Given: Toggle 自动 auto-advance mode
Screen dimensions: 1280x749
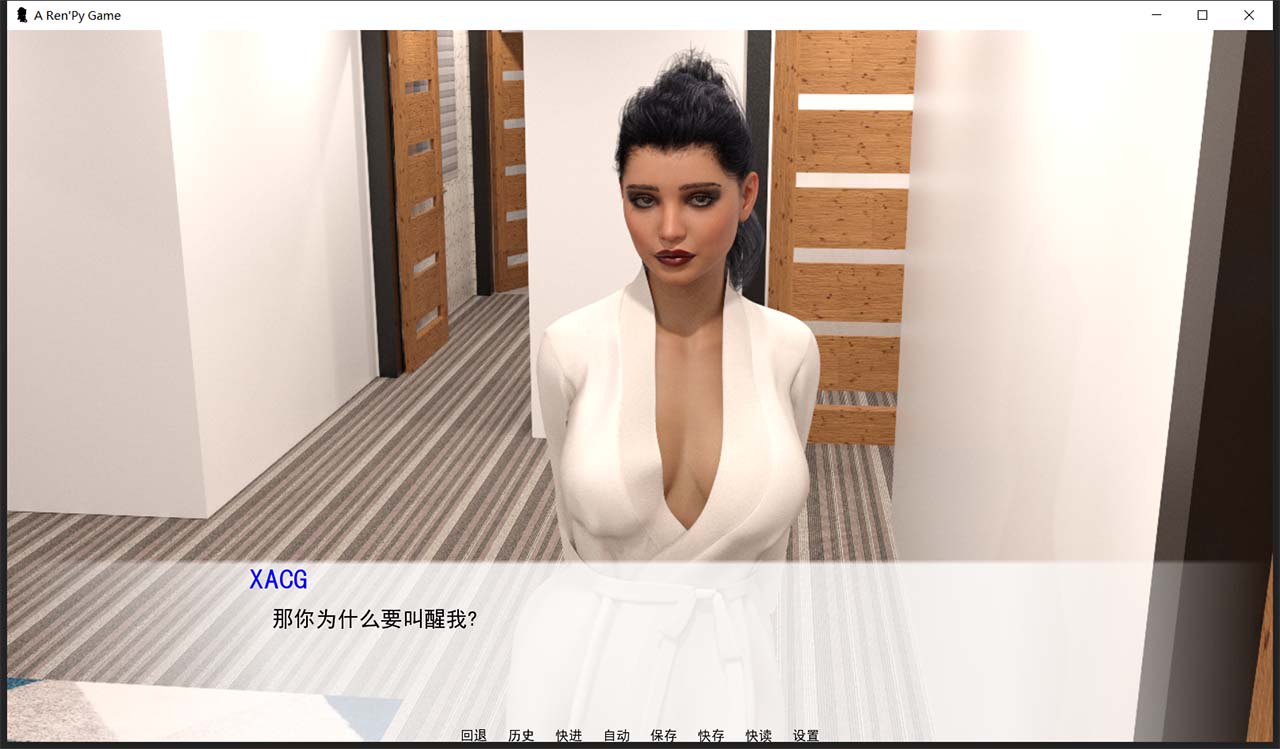Looking at the screenshot, I should [617, 735].
